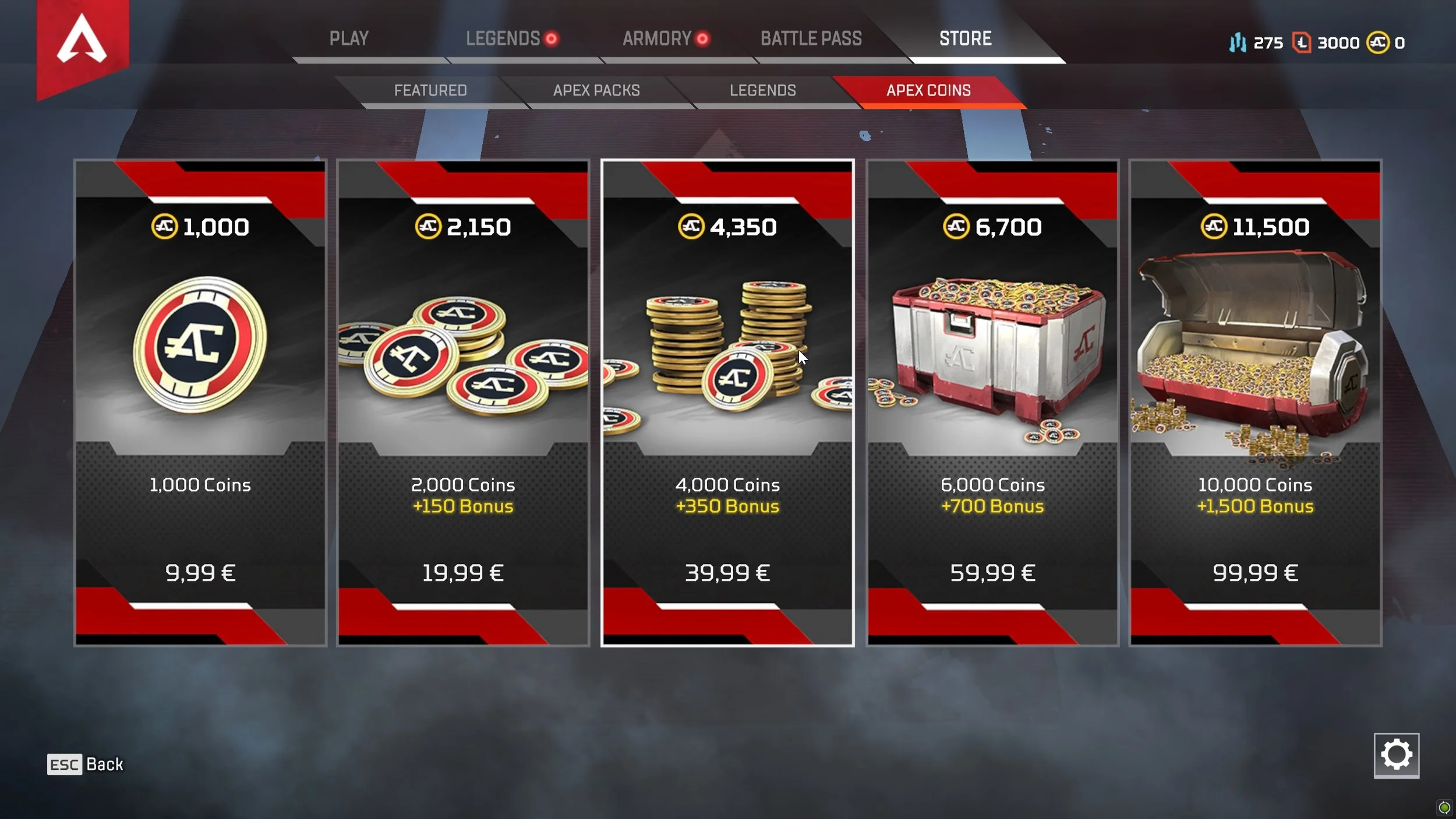Click the Legend Tokens currency icon

click(x=1303, y=43)
